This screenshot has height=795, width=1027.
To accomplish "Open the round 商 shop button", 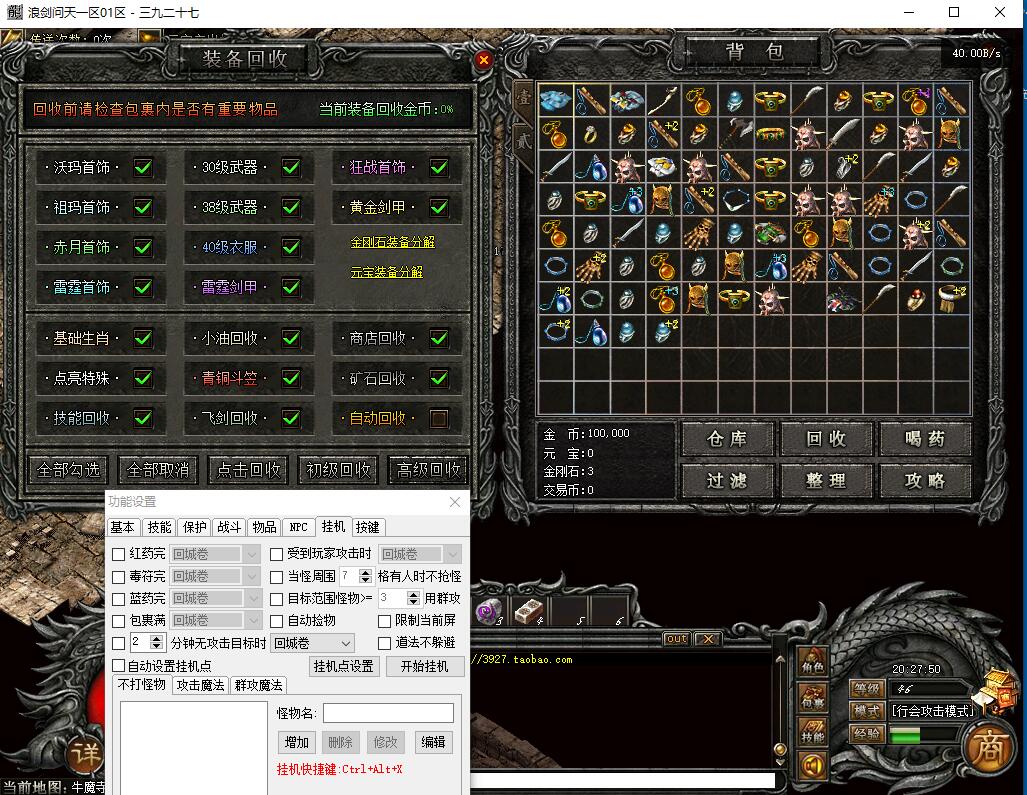I will 988,751.
